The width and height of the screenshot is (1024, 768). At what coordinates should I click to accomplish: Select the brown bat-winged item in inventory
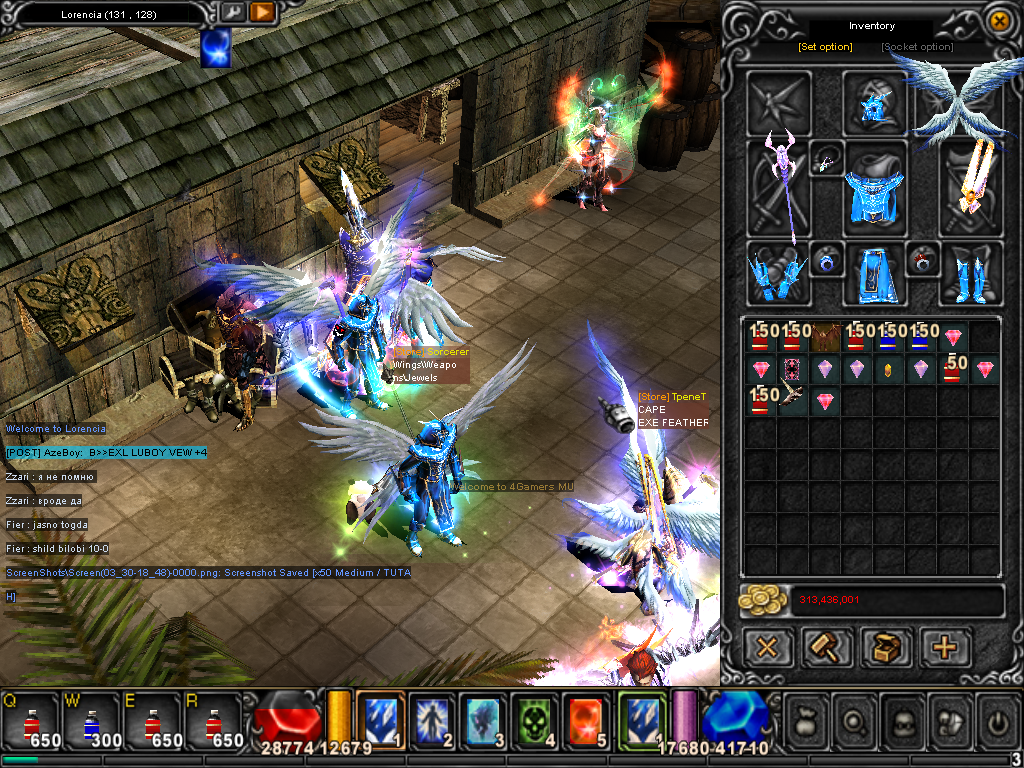tap(825, 336)
